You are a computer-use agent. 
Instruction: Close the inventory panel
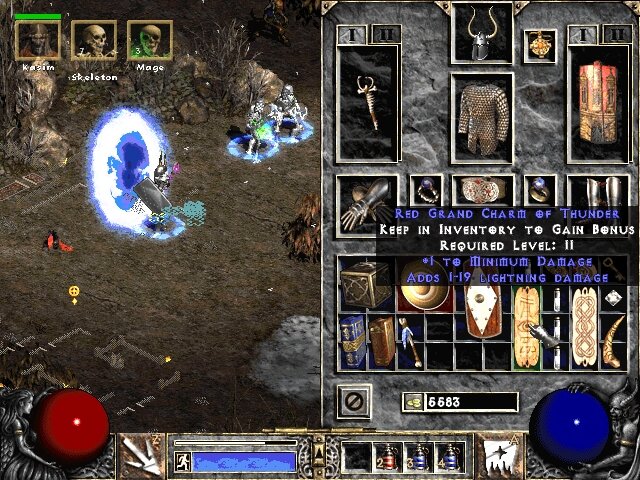[353, 402]
